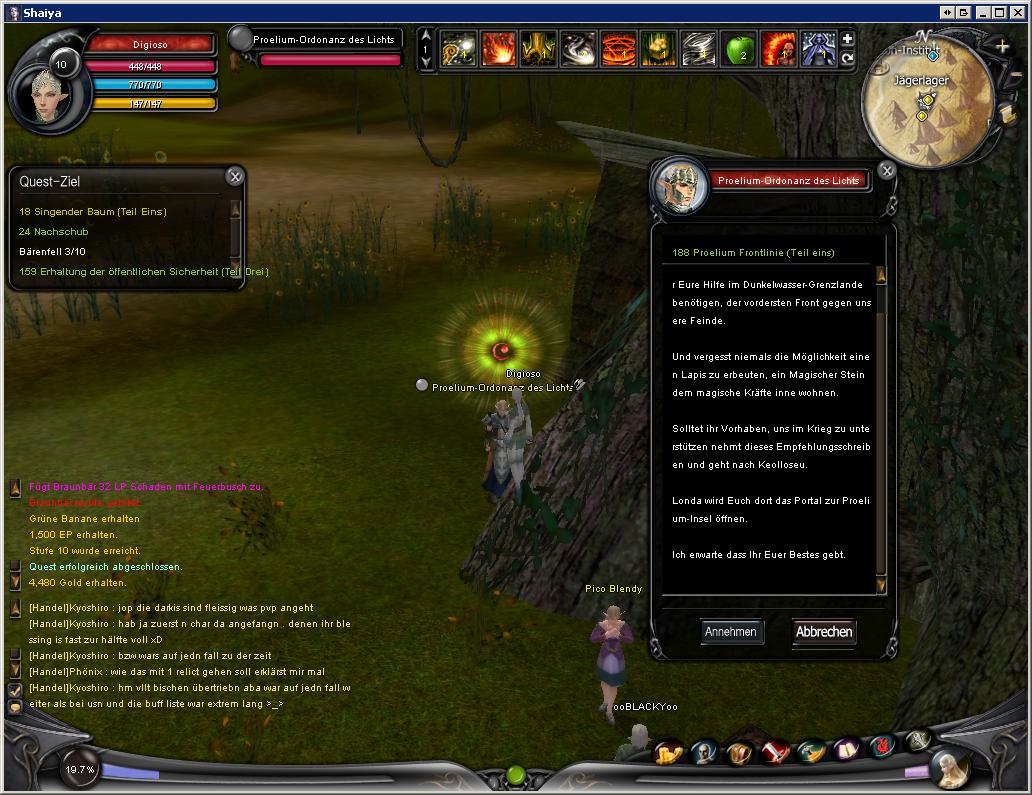1032x795 pixels.
Task: Activate the fire burst skill icon
Action: tap(499, 49)
